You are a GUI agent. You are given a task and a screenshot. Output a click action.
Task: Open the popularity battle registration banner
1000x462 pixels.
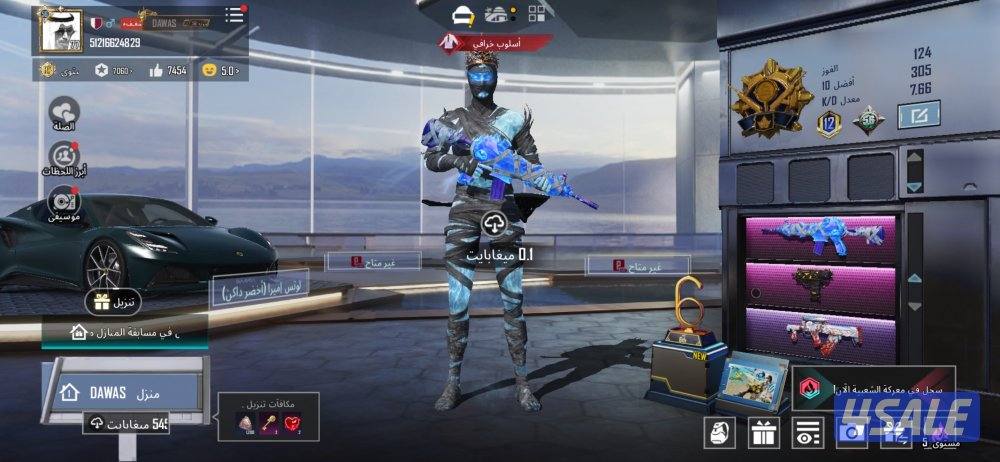872,386
